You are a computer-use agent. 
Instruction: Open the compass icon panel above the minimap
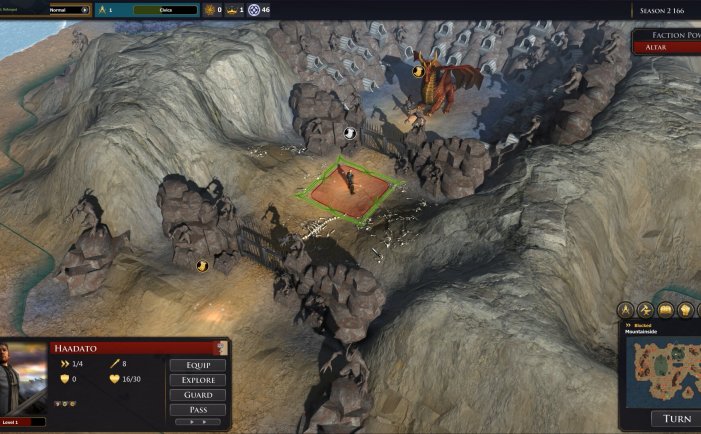(626, 310)
